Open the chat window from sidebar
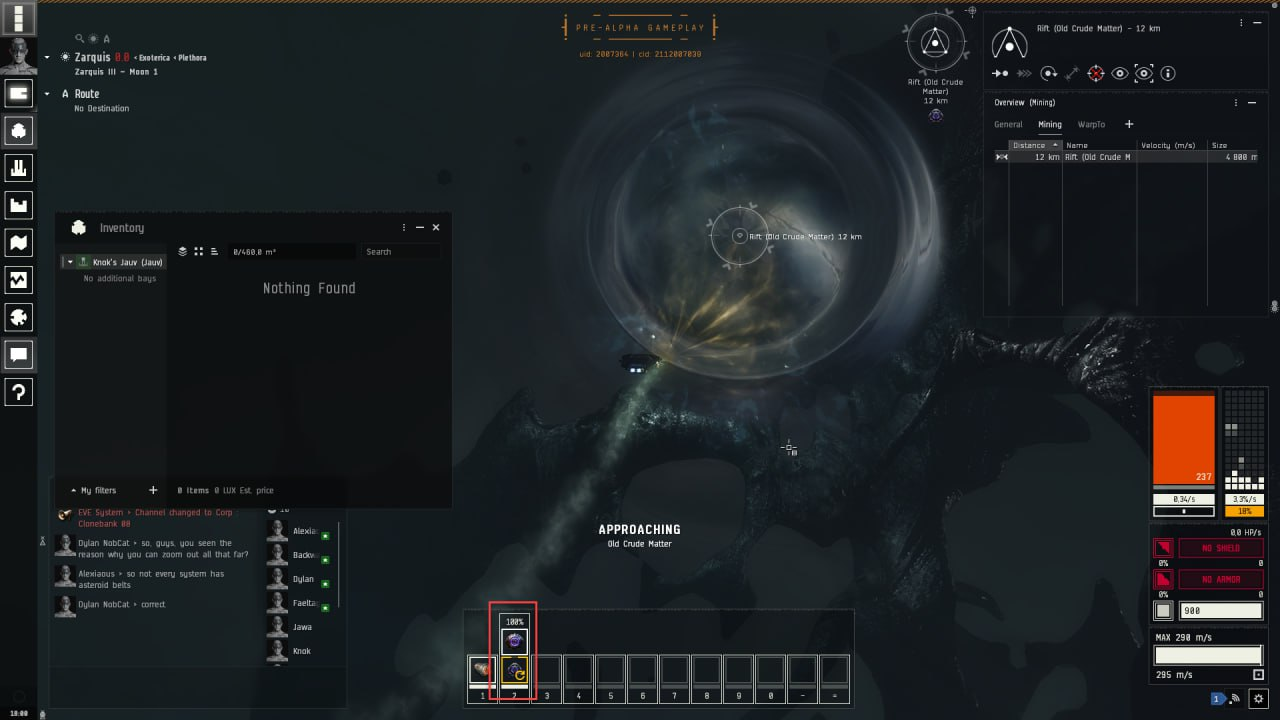The image size is (1280, 720). tap(19, 354)
